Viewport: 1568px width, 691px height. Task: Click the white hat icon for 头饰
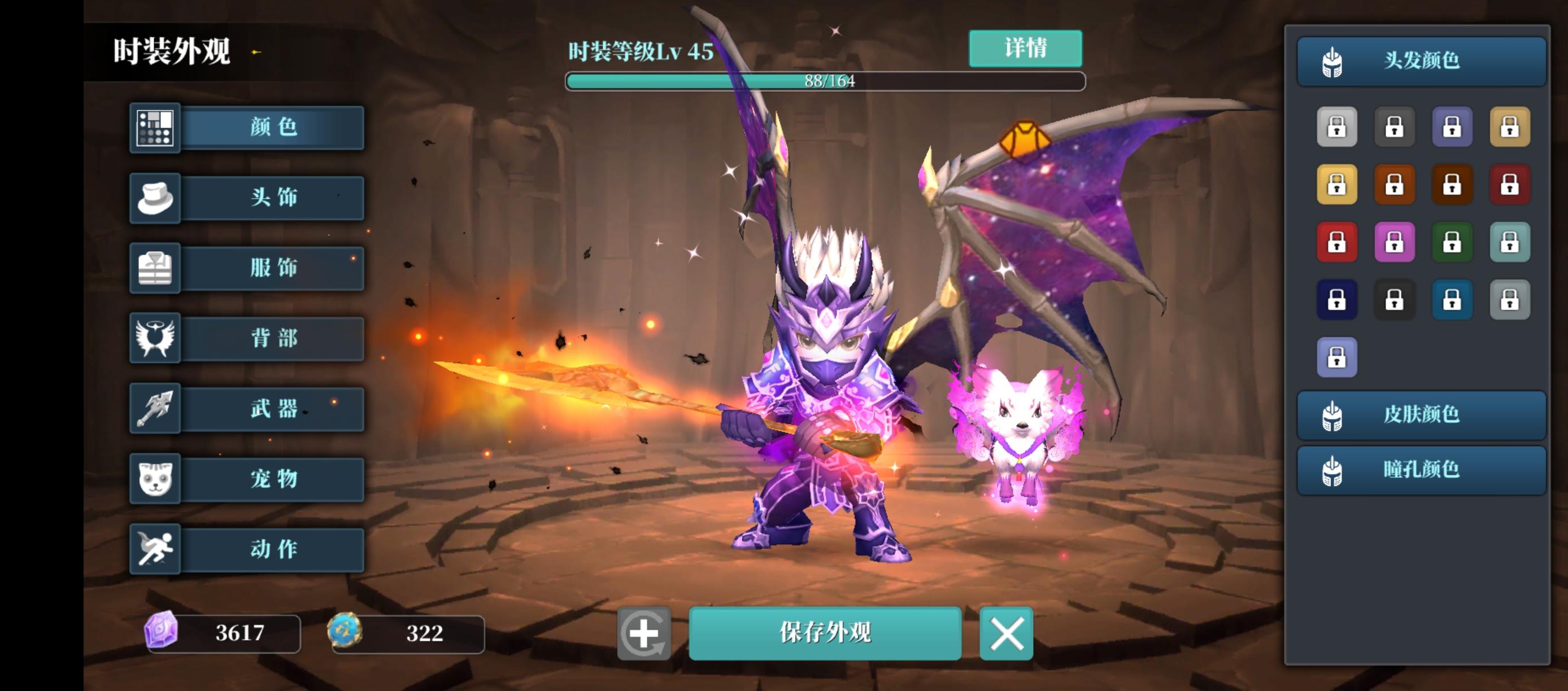pyautogui.click(x=155, y=198)
